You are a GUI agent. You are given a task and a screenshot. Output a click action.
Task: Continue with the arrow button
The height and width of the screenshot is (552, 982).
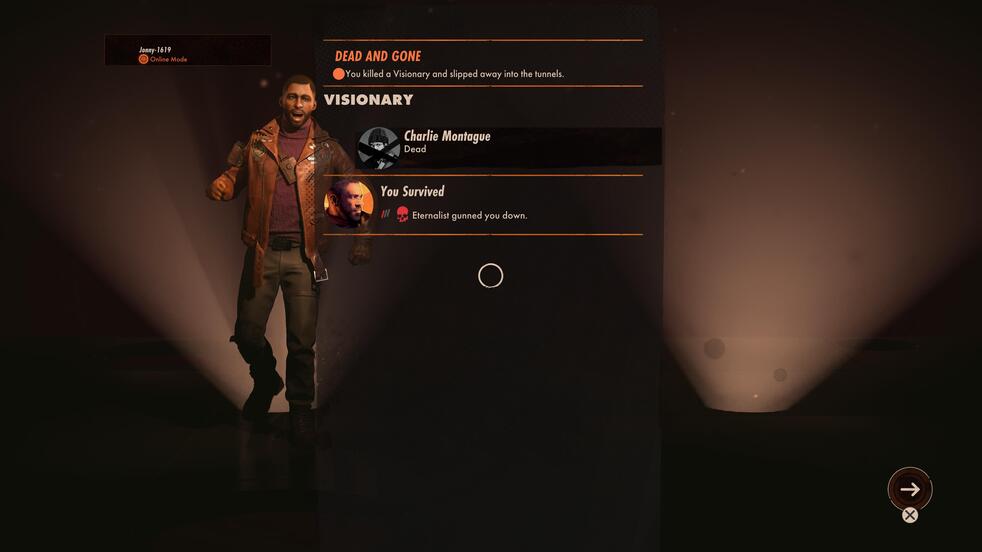click(x=910, y=489)
